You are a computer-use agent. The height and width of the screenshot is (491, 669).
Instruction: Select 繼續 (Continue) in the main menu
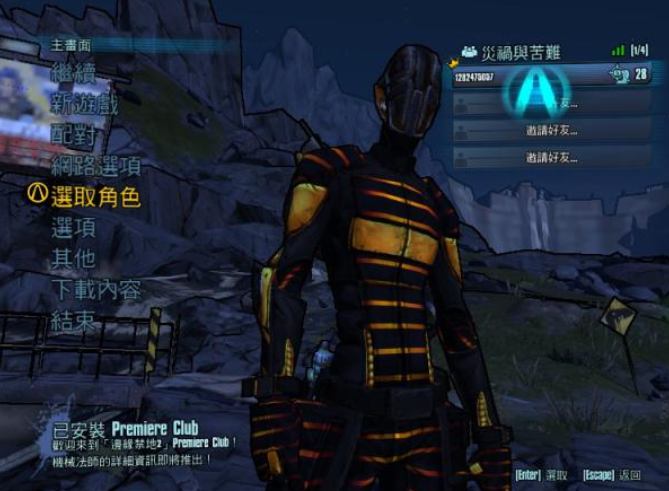74,74
